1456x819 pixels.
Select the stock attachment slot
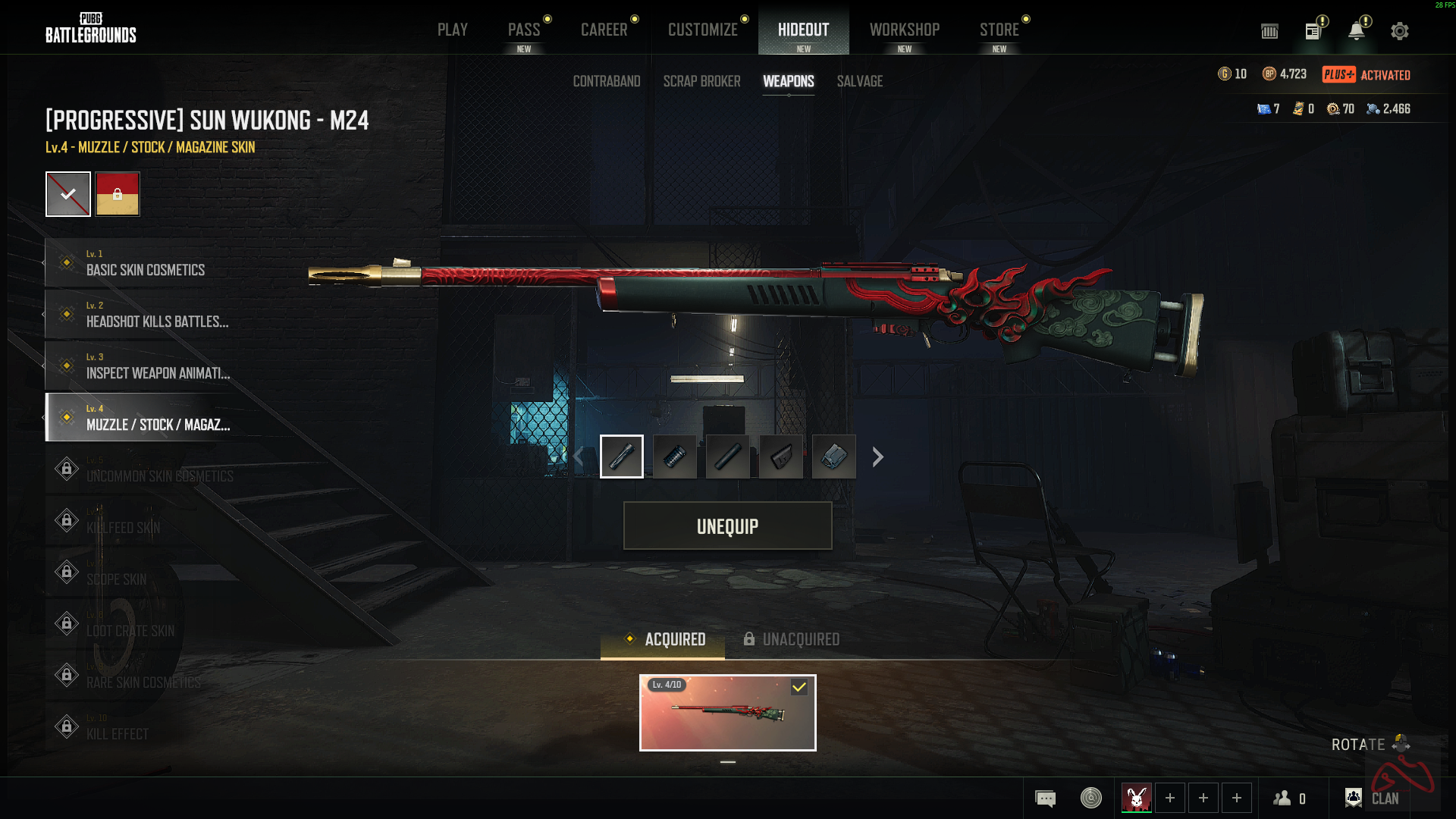click(781, 457)
